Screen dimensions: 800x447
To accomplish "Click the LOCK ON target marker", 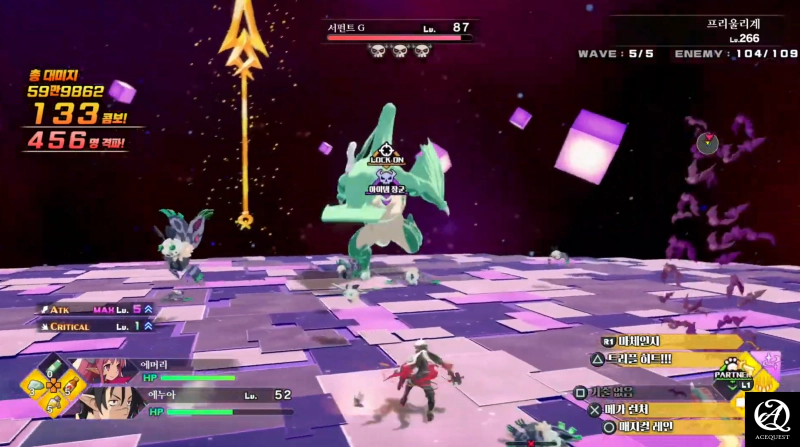I will point(385,152).
